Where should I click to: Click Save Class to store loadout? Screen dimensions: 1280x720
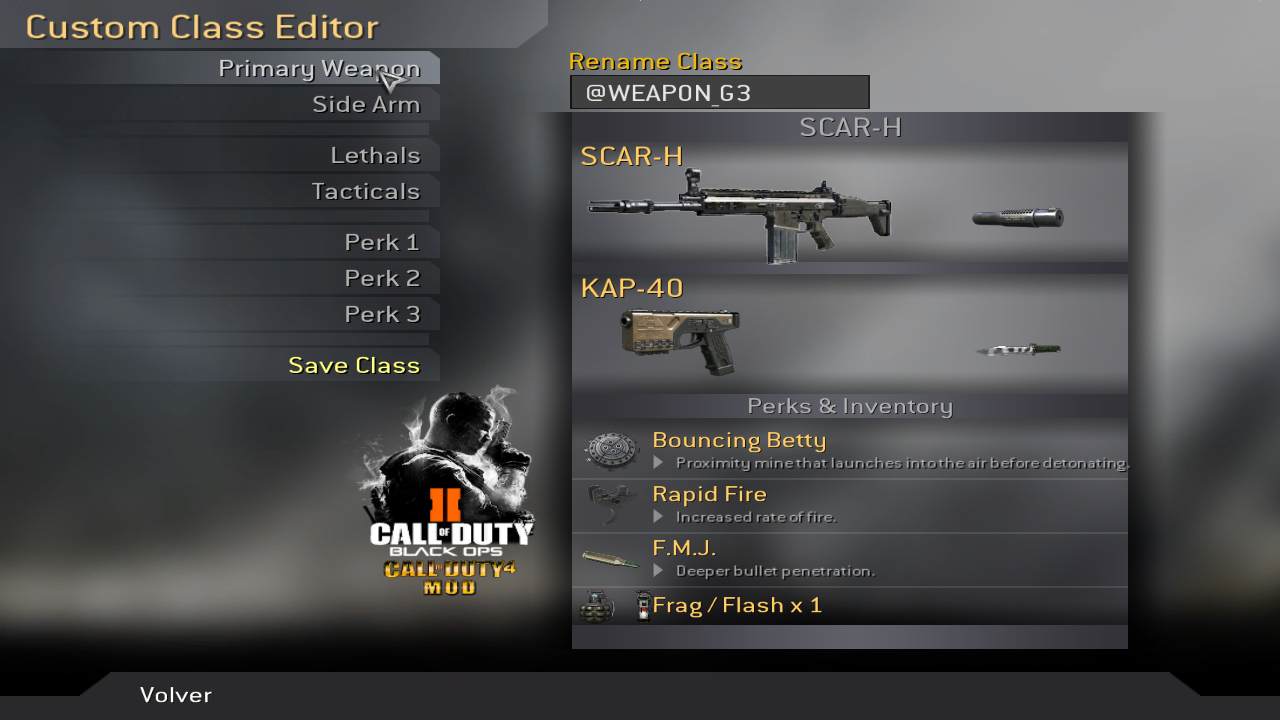[354, 366]
